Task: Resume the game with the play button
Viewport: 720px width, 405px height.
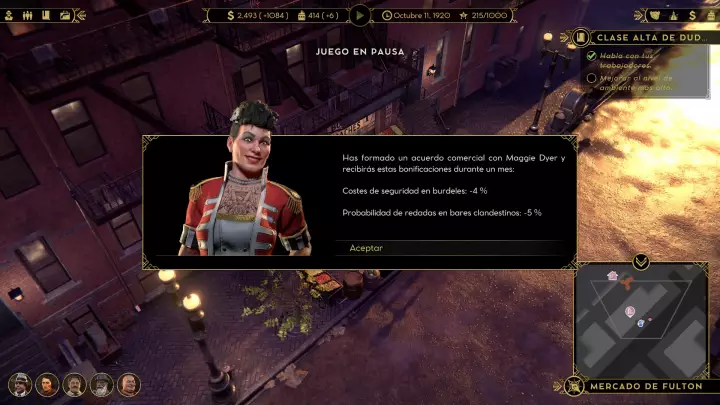Action: point(360,15)
